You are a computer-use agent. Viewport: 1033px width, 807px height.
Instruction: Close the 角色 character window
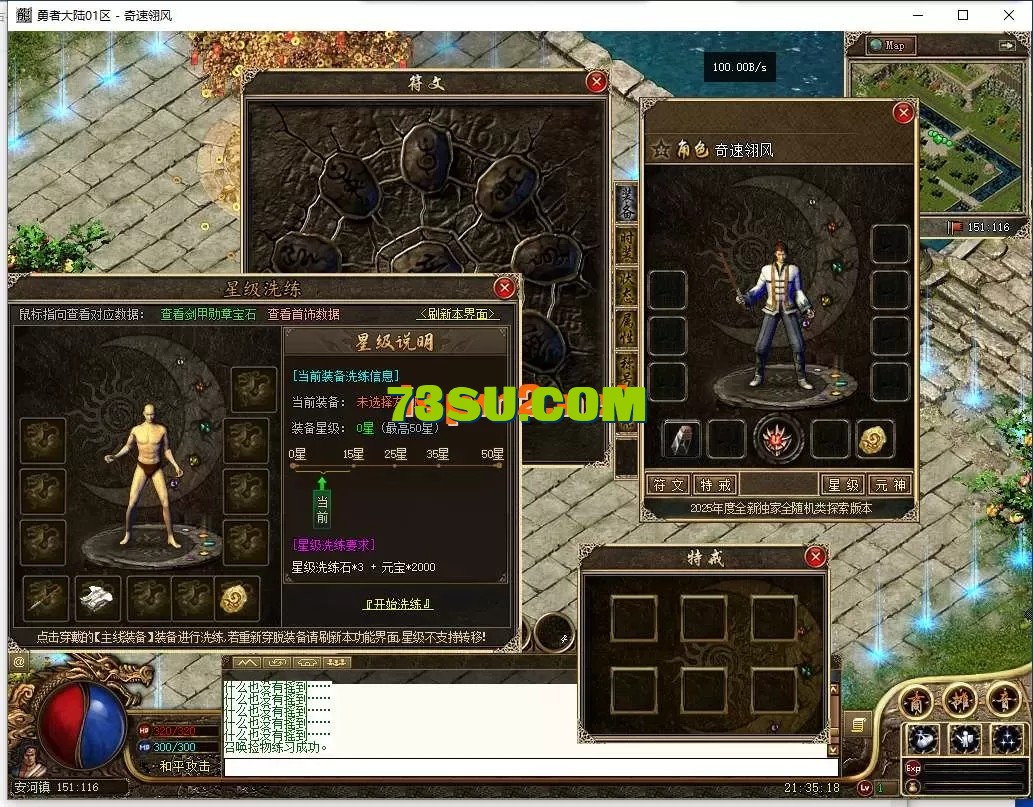[903, 113]
